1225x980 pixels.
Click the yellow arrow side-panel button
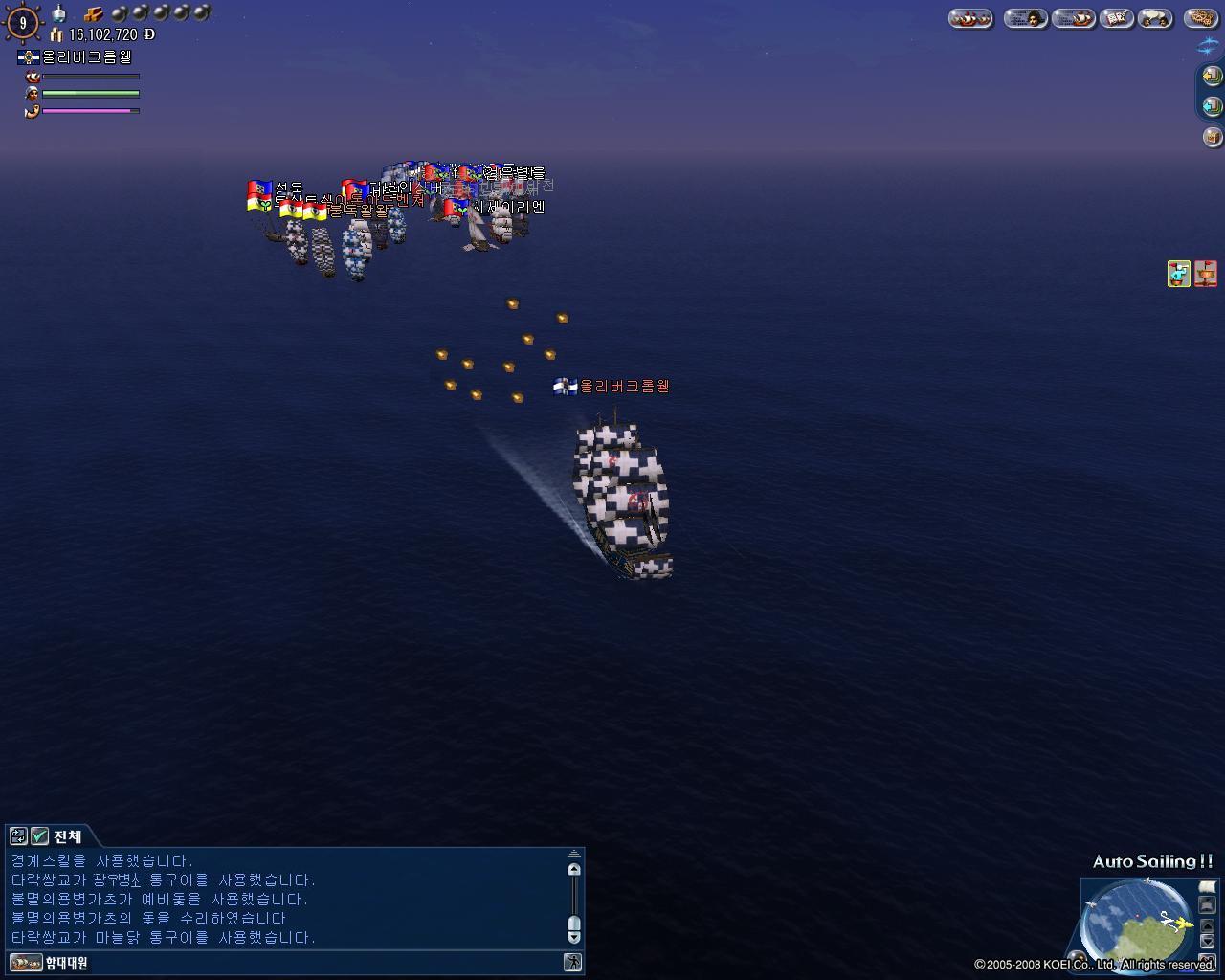click(1212, 75)
